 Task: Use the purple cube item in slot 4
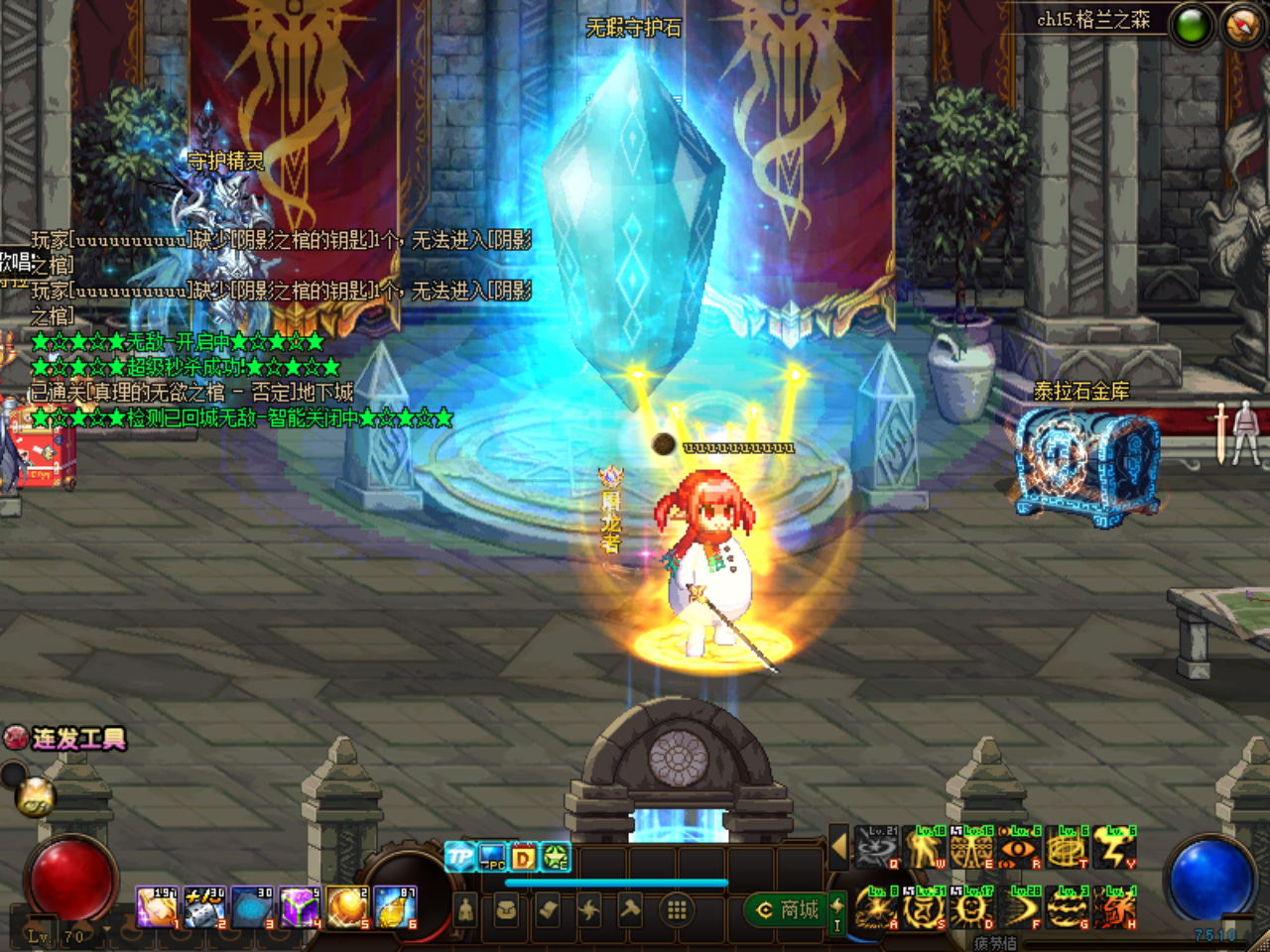point(299,907)
